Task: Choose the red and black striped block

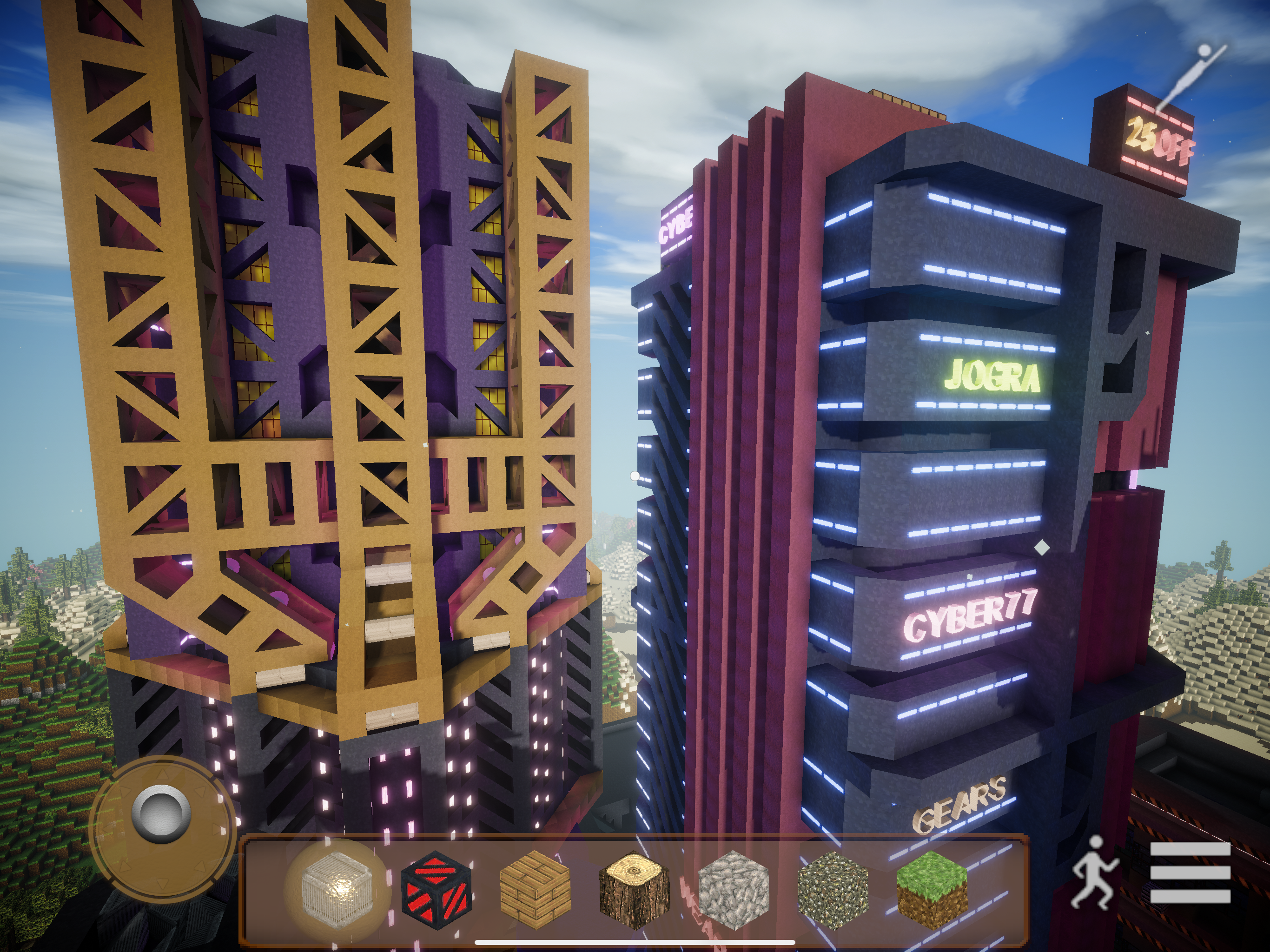Action: pyautogui.click(x=437, y=888)
